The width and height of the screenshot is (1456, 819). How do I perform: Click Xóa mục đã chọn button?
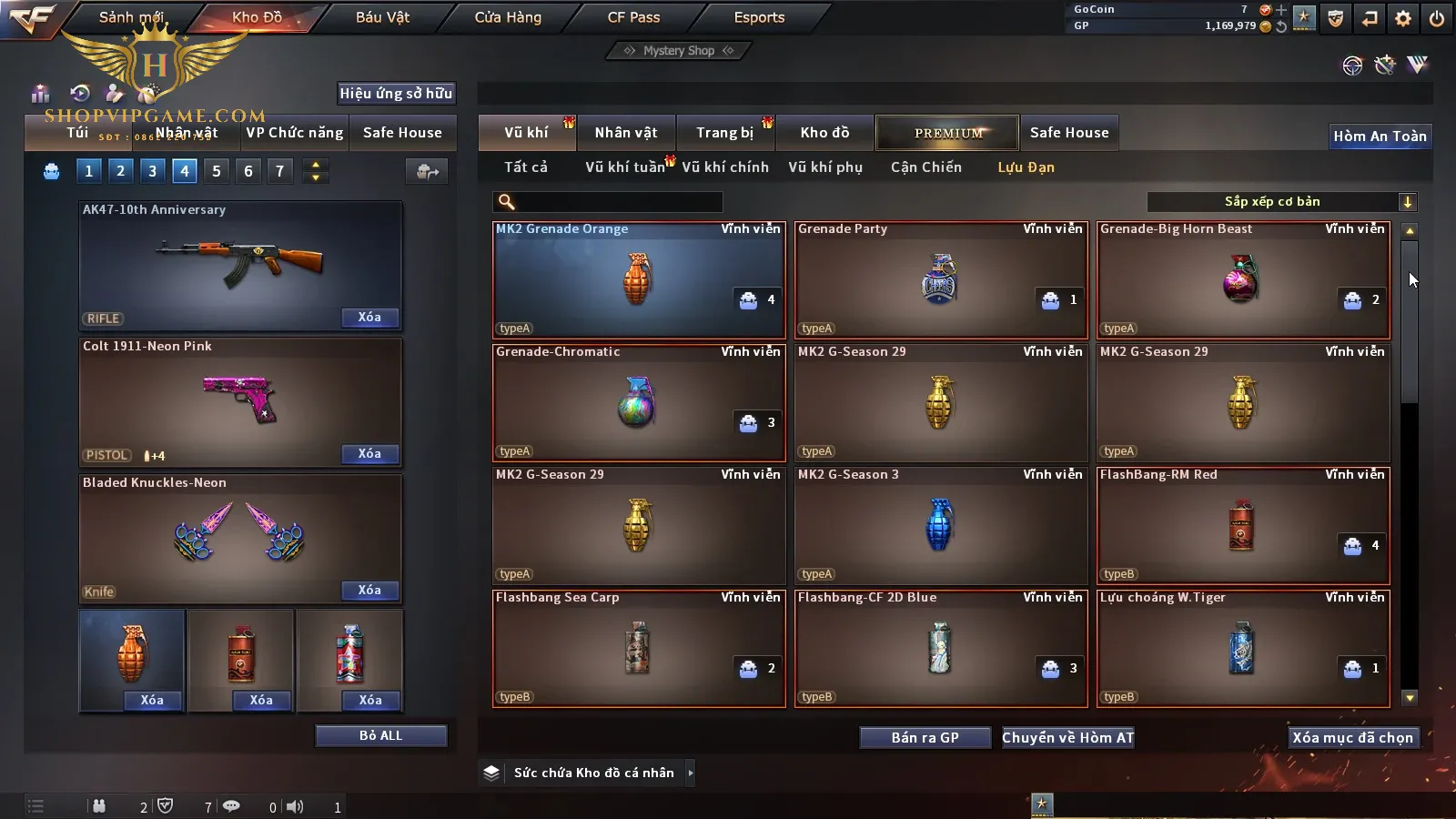[1352, 738]
